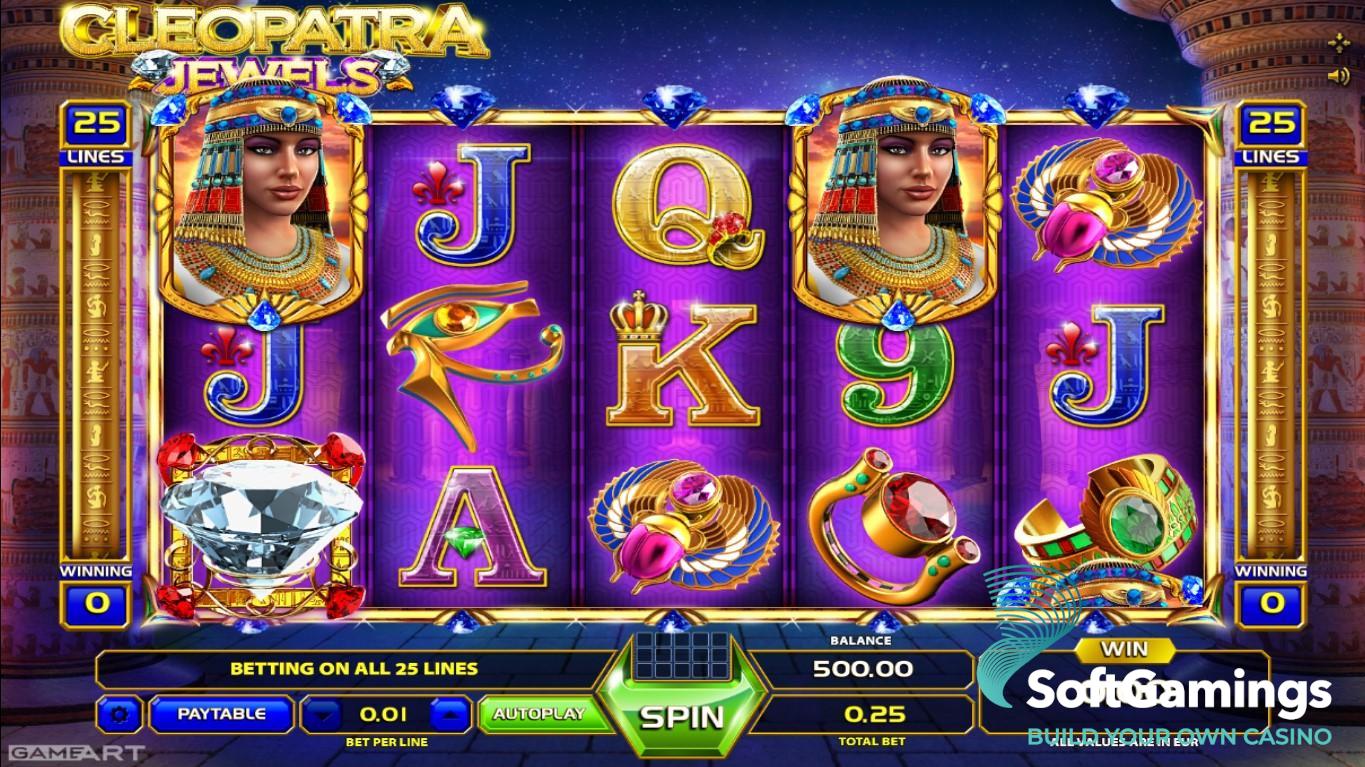Viewport: 1365px width, 767px height.
Task: Open the PAYTABLE
Action: pyautogui.click(x=221, y=714)
